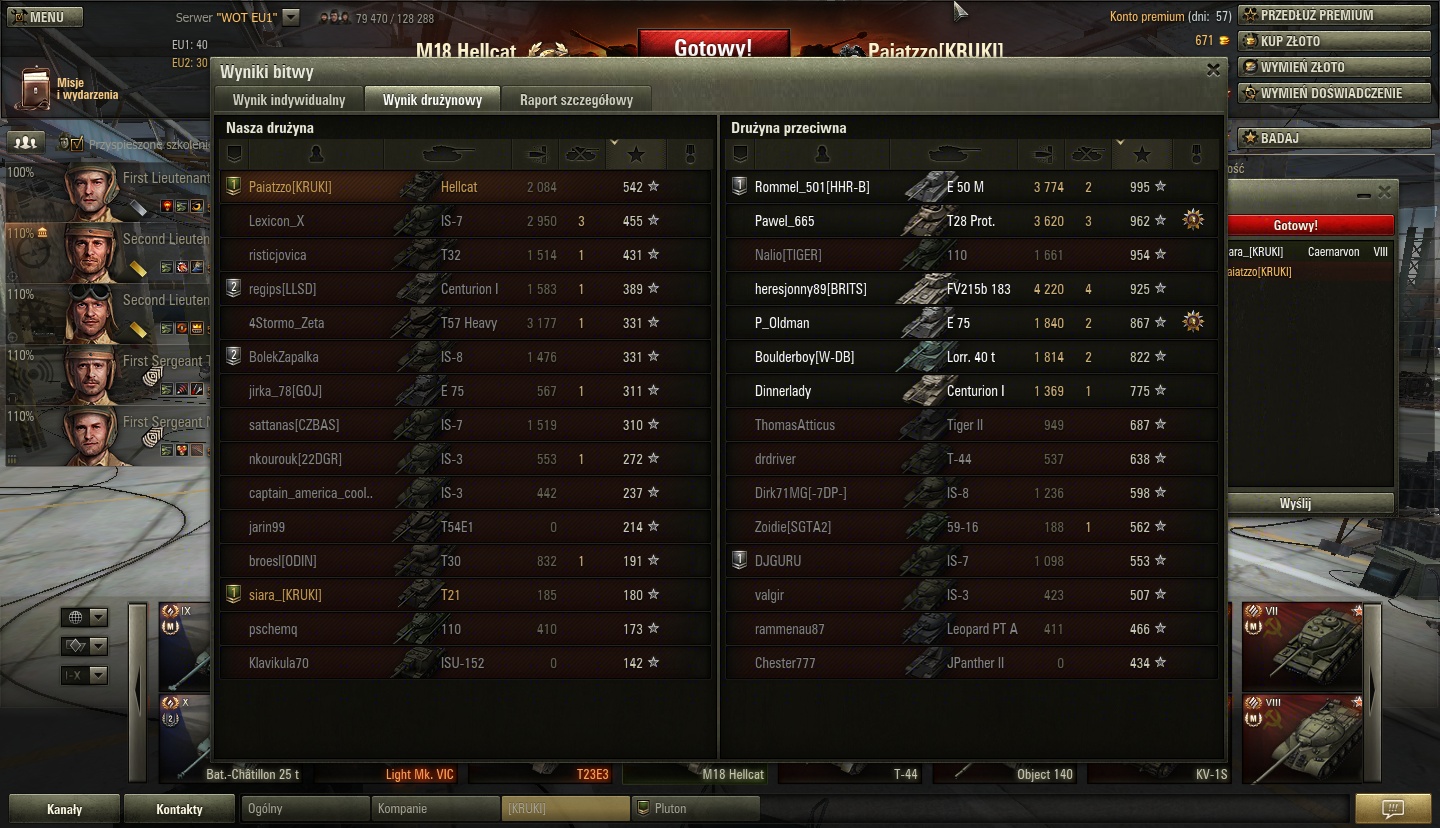Open the Kontakty contacts button
The width and height of the screenshot is (1440, 828).
(x=180, y=809)
